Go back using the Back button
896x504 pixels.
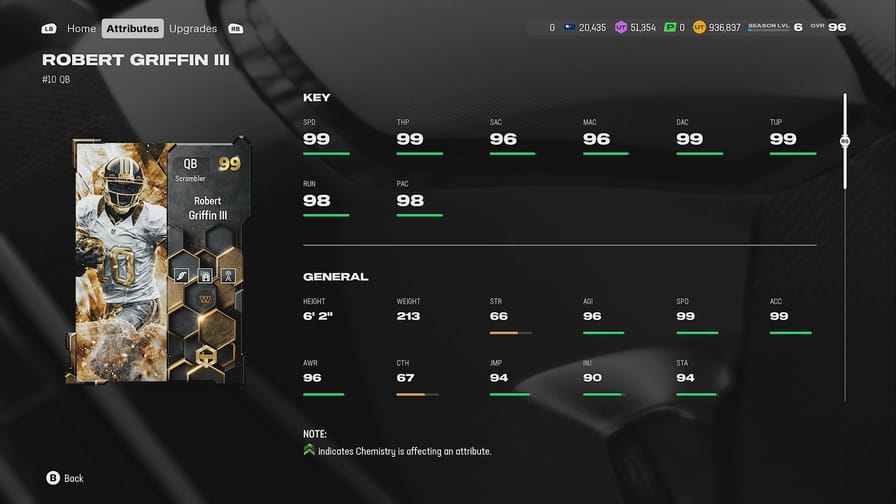pos(65,478)
